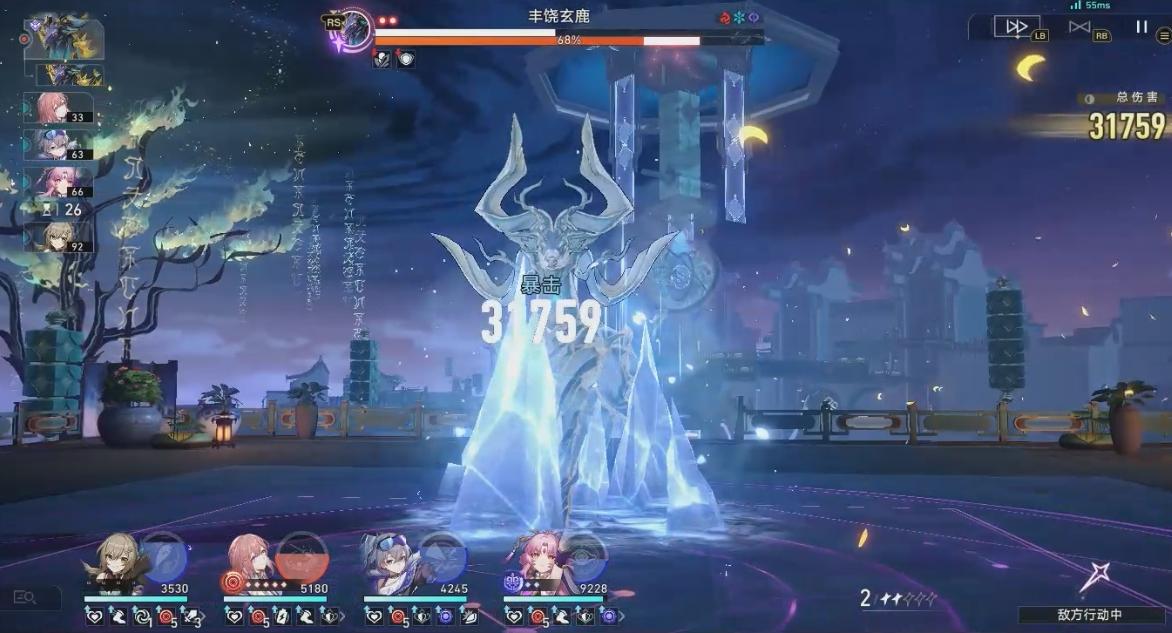Activate the ultimate orb of the 5180 HP character
Viewport: 1172px width, 633px height.
coord(299,556)
